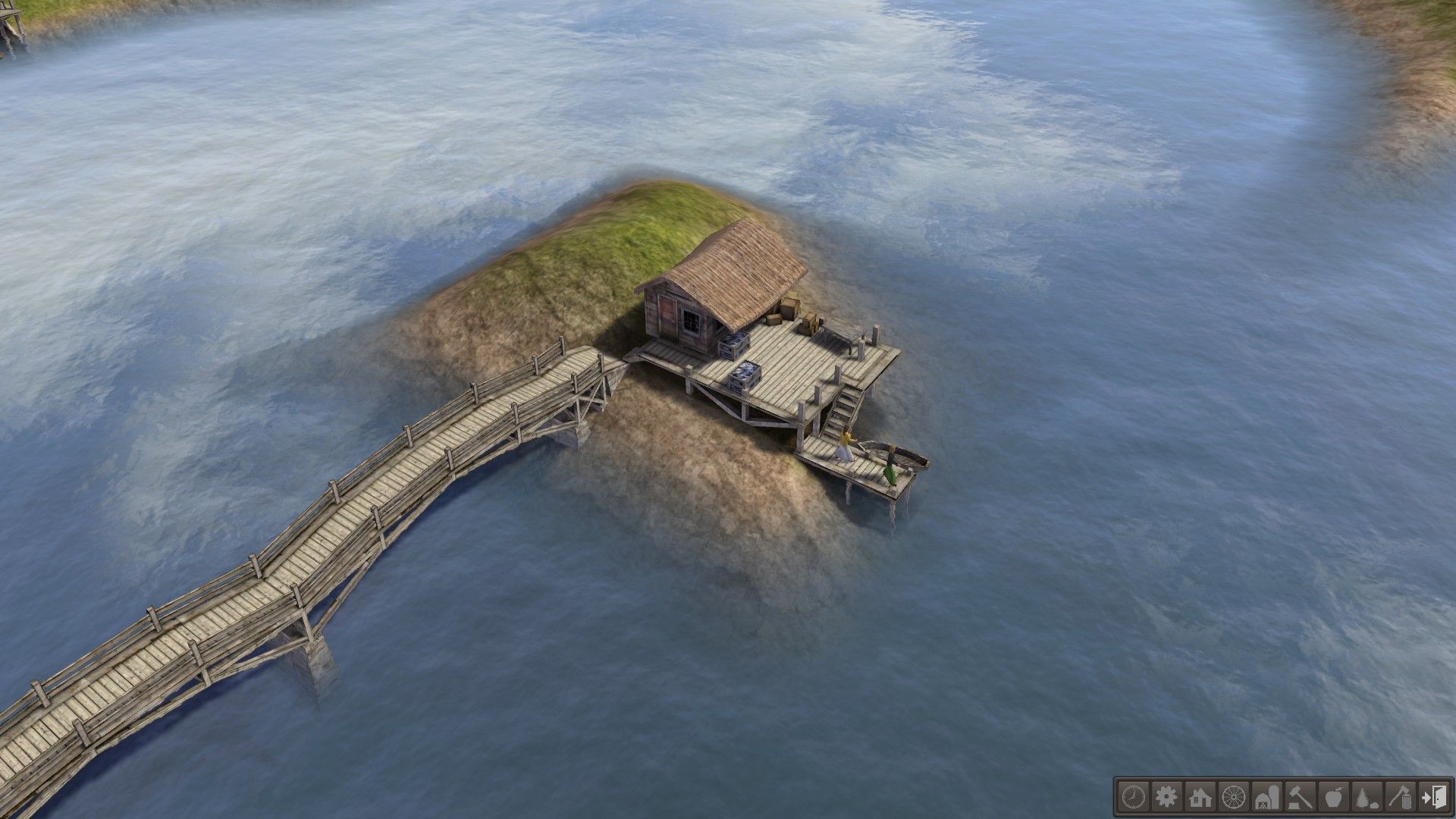Viewport: 1456px width, 819px height.
Task: Open the time and speed clock menu
Action: coord(1133,796)
